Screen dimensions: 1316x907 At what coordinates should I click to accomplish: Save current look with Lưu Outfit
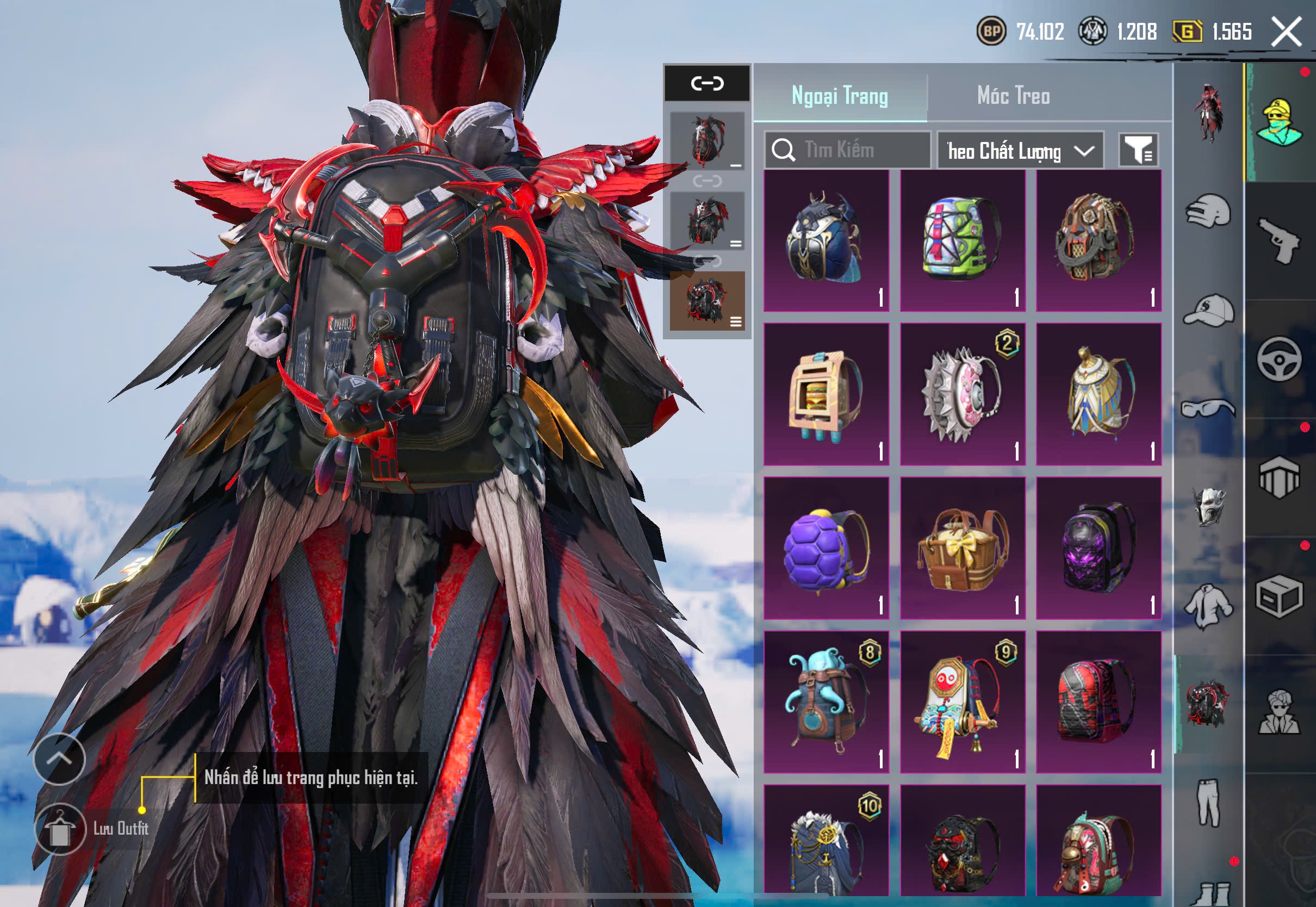pyautogui.click(x=60, y=829)
